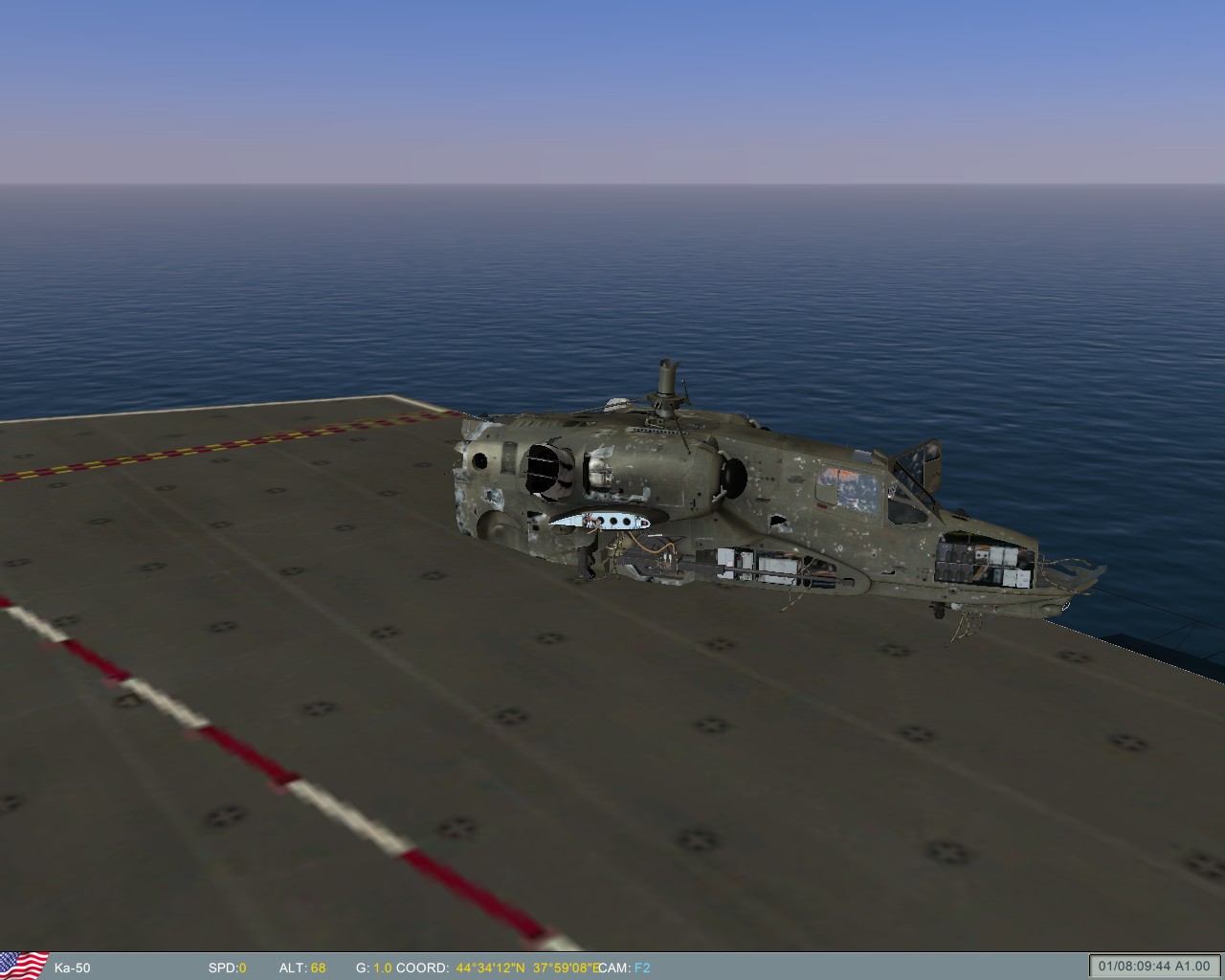Click the ALT altitude indicator
The width and height of the screenshot is (1225, 980).
pyautogui.click(x=304, y=968)
